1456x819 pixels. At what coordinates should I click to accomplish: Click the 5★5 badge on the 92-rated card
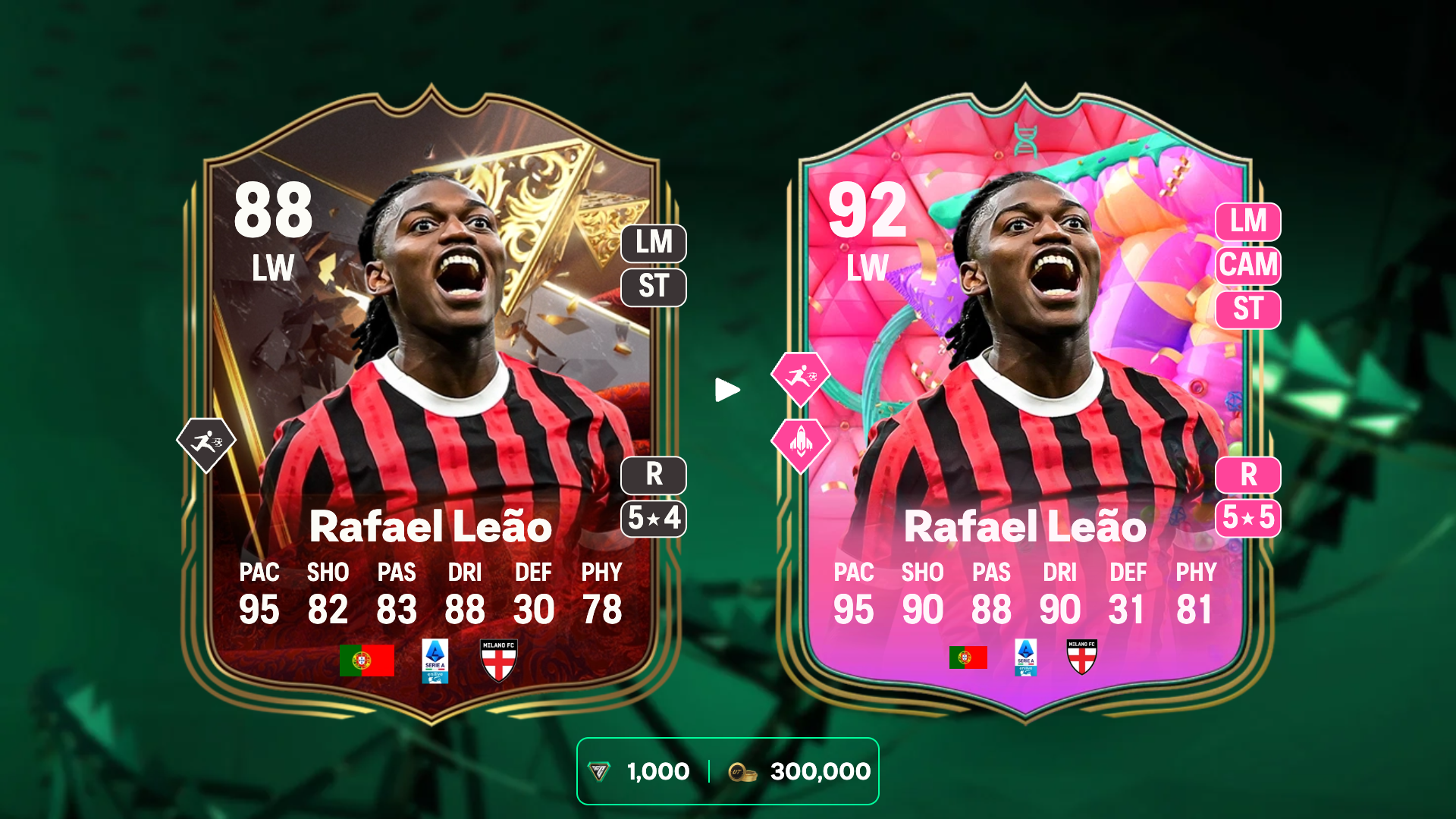pos(1248,519)
